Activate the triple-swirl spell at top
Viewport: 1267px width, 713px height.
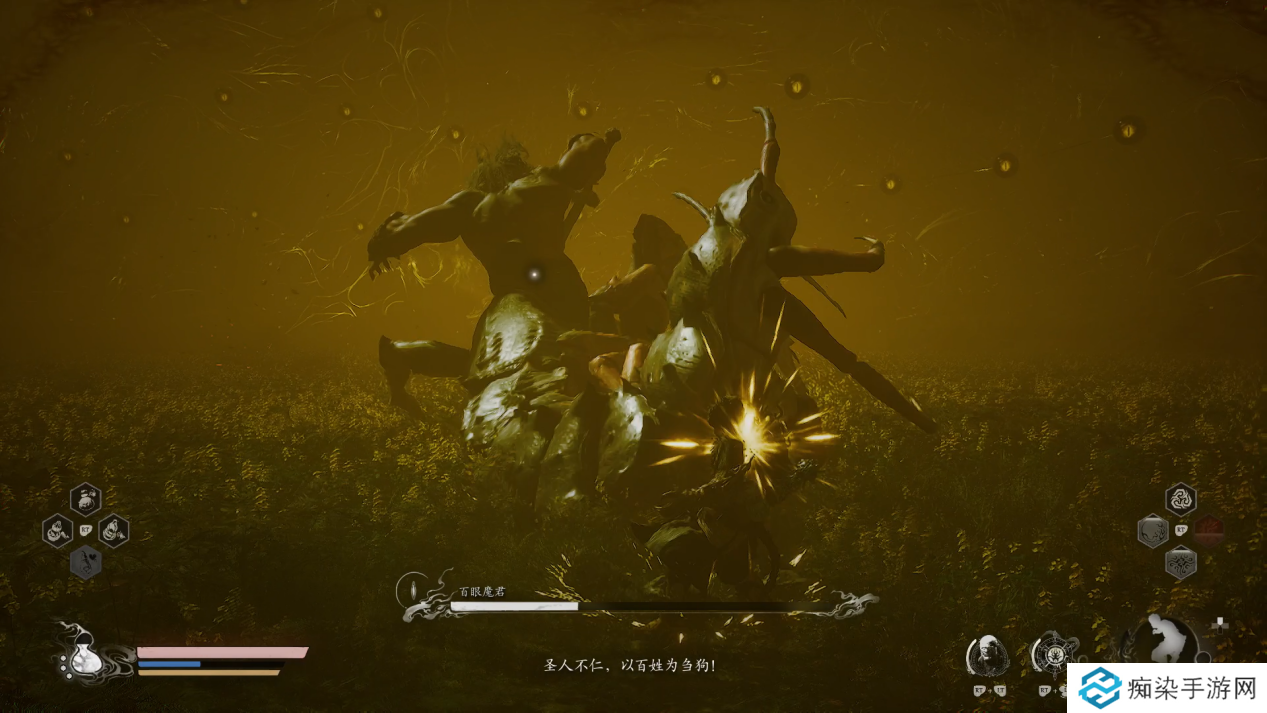pyautogui.click(x=1181, y=498)
